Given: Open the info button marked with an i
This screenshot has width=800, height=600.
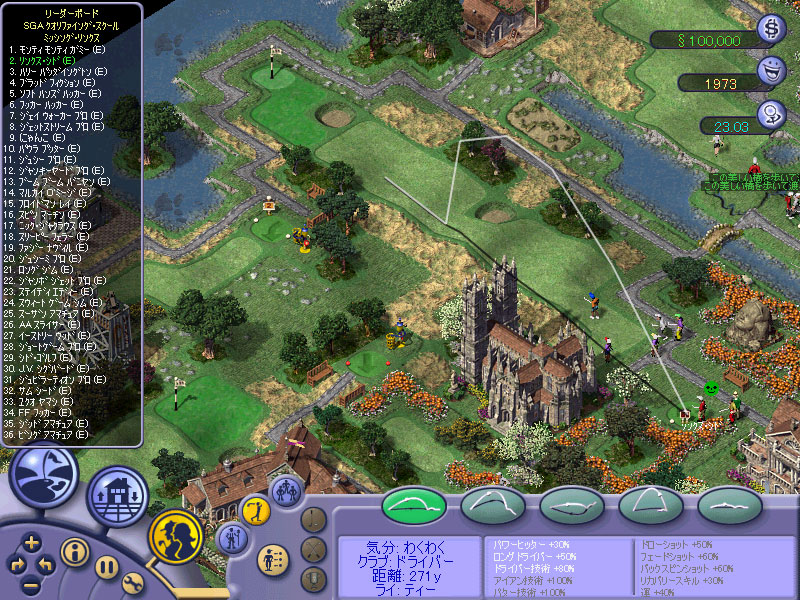Looking at the screenshot, I should [75, 550].
